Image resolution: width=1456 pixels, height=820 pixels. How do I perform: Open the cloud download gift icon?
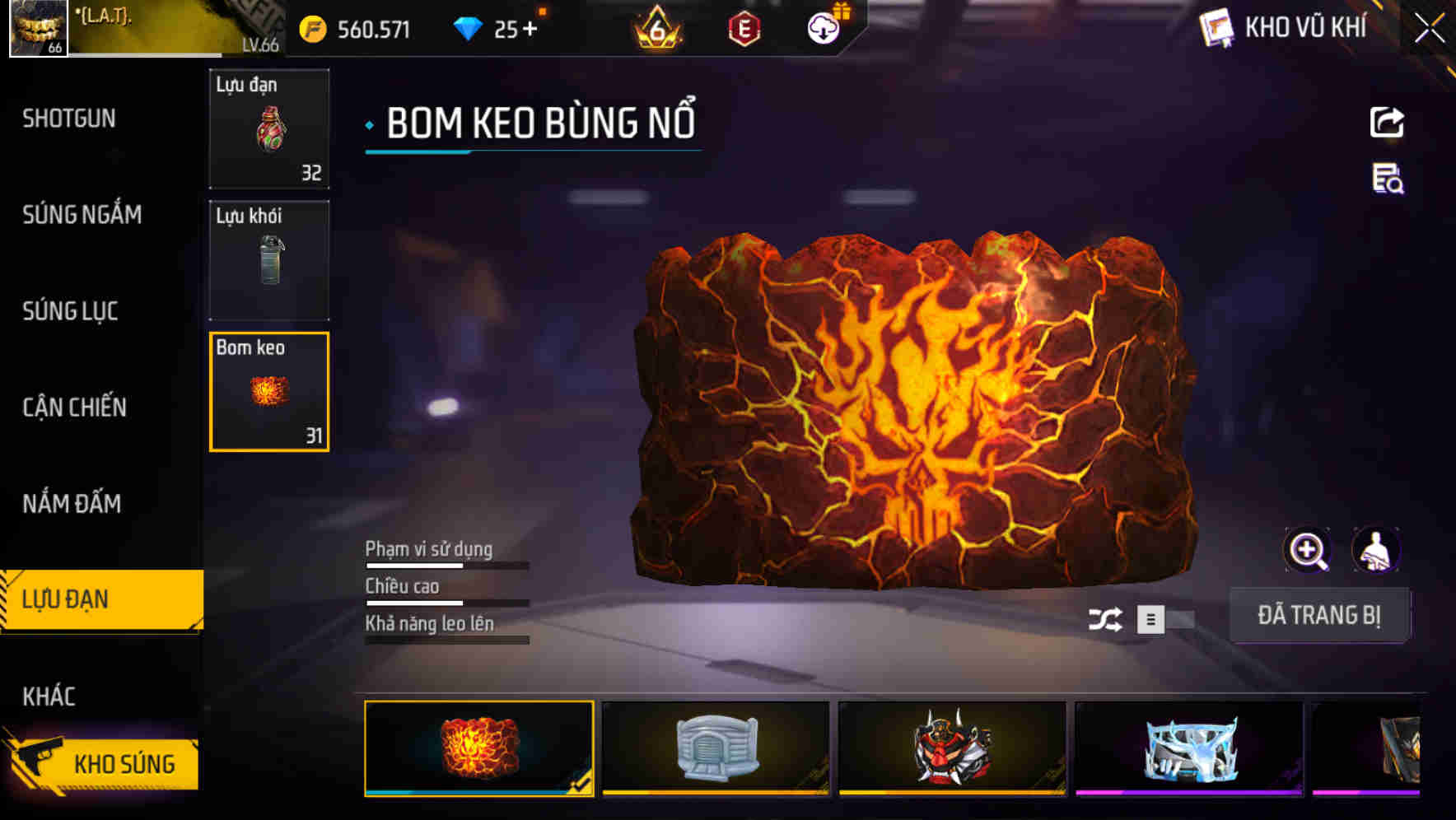coord(821,27)
